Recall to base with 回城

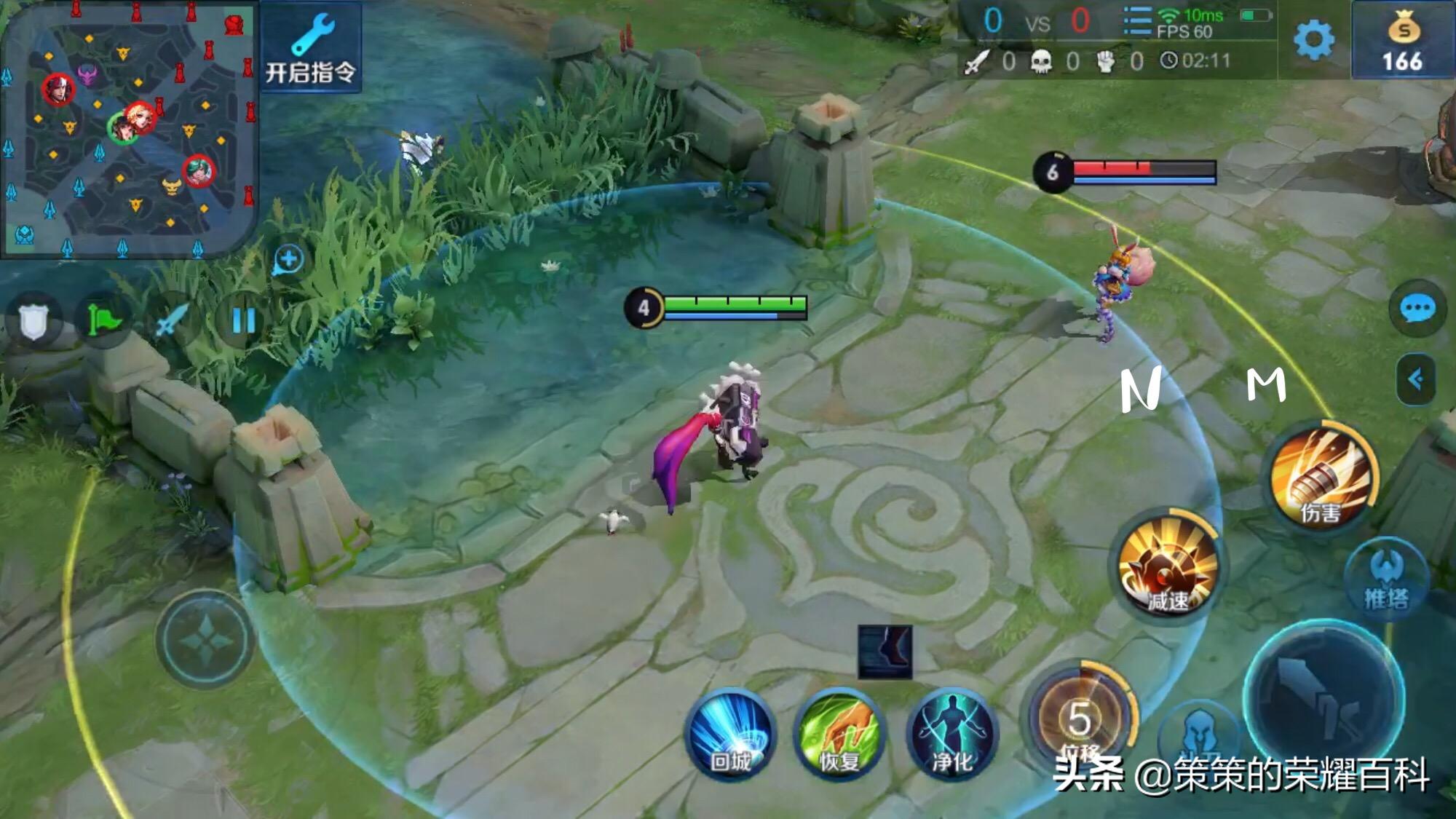click(x=730, y=734)
